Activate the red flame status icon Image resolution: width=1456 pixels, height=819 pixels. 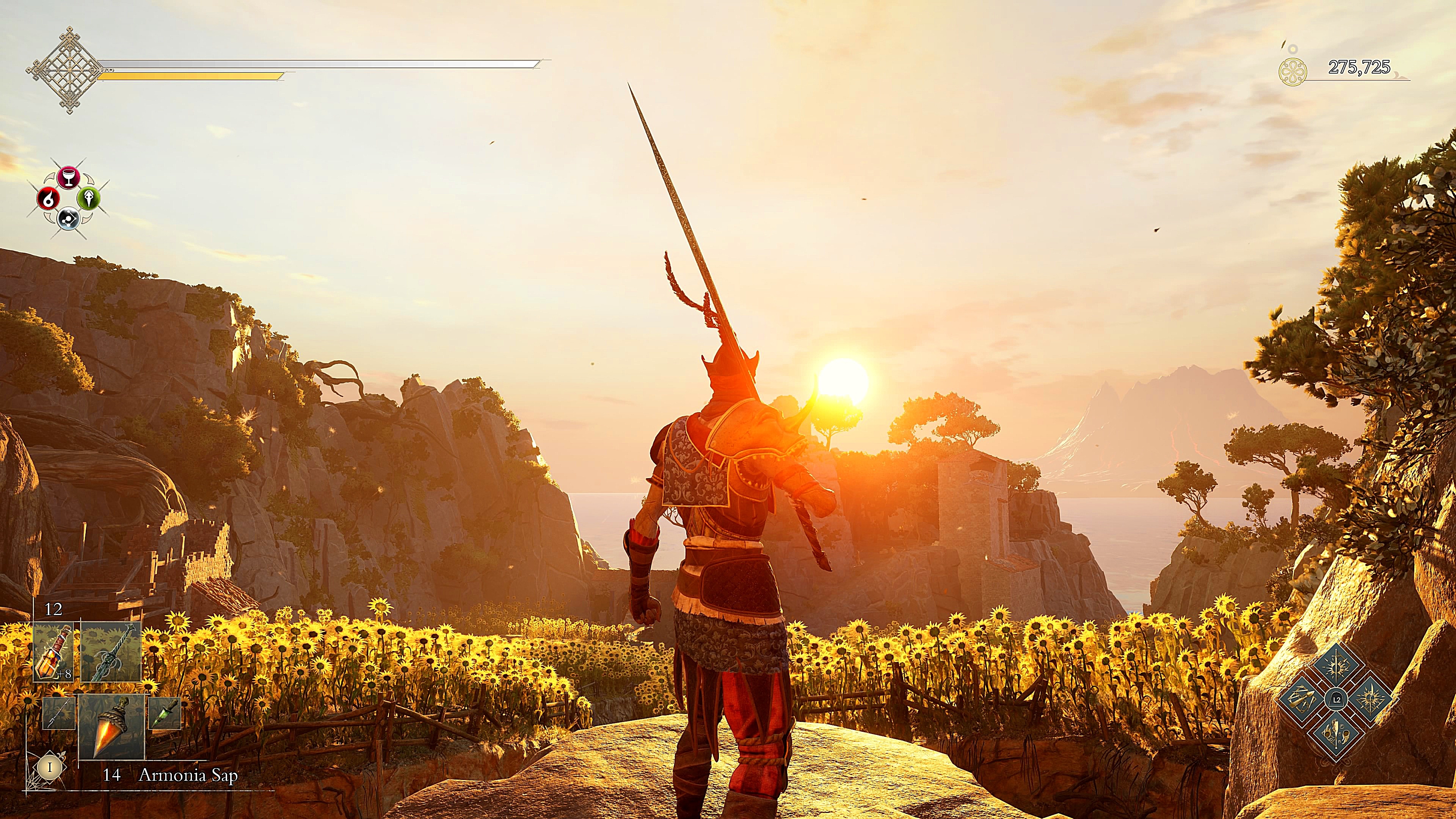(48, 198)
